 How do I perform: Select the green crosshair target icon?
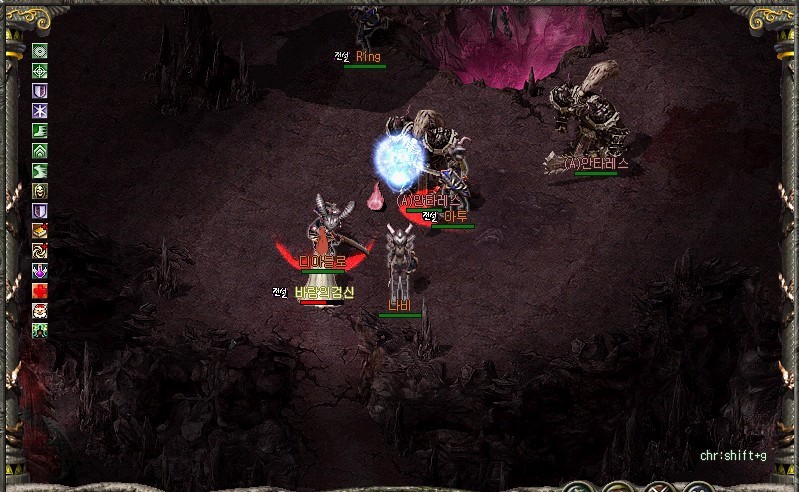40,71
